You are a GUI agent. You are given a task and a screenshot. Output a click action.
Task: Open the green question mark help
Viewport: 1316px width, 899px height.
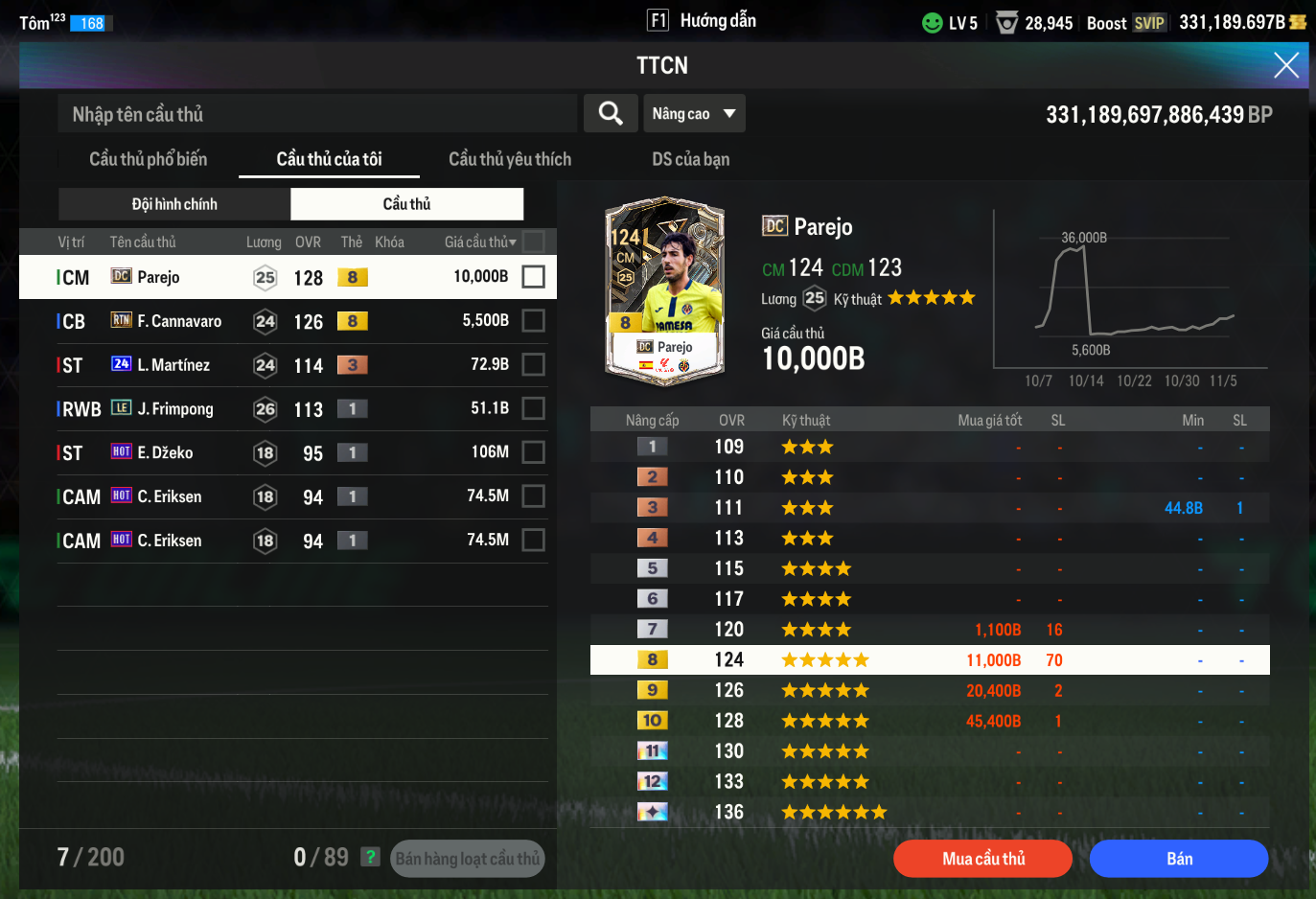coord(370,857)
